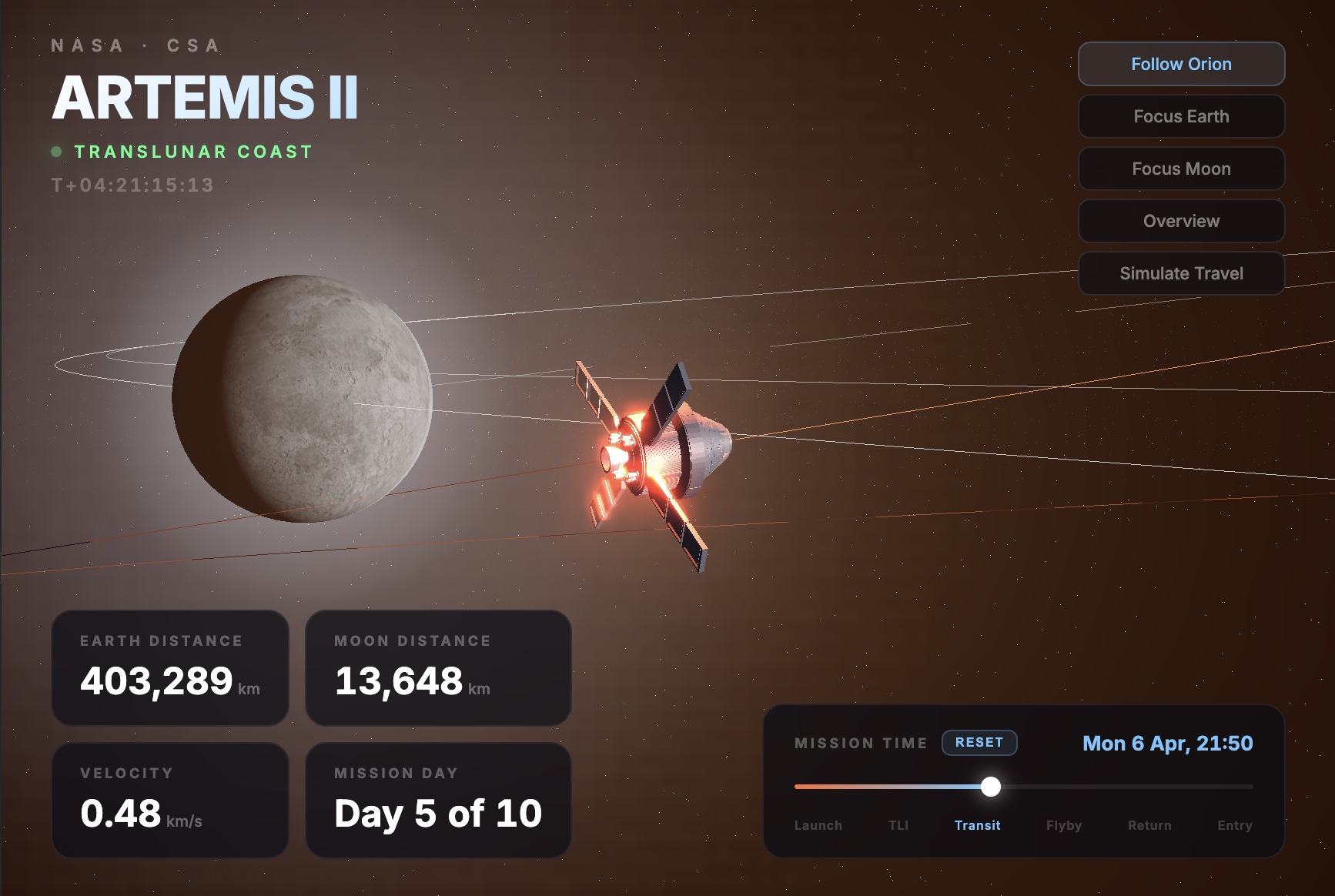Image resolution: width=1335 pixels, height=896 pixels.
Task: Jump to the Launch phase marker
Action: 818,825
